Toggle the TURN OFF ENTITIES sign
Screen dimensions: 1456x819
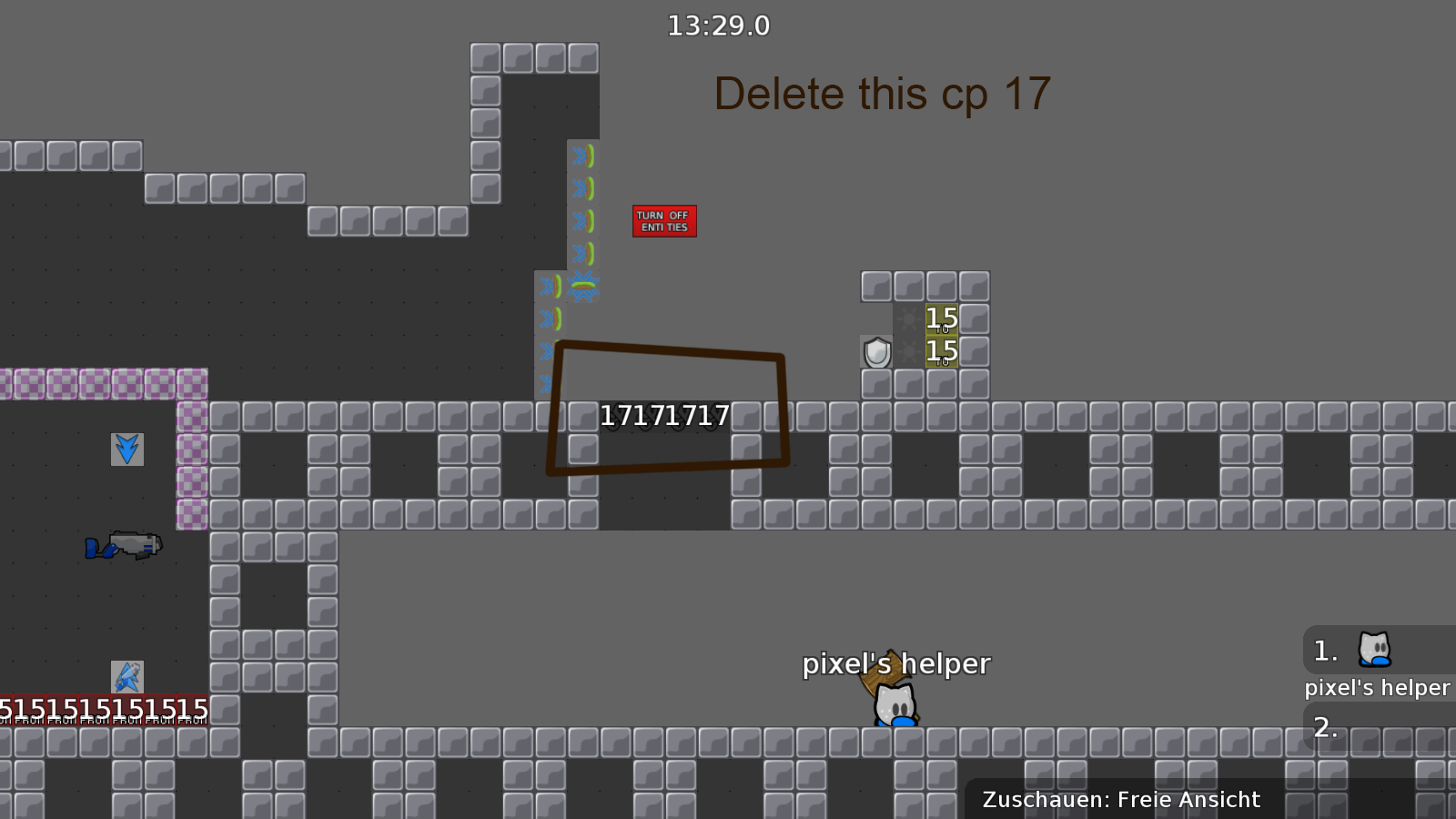[664, 220]
